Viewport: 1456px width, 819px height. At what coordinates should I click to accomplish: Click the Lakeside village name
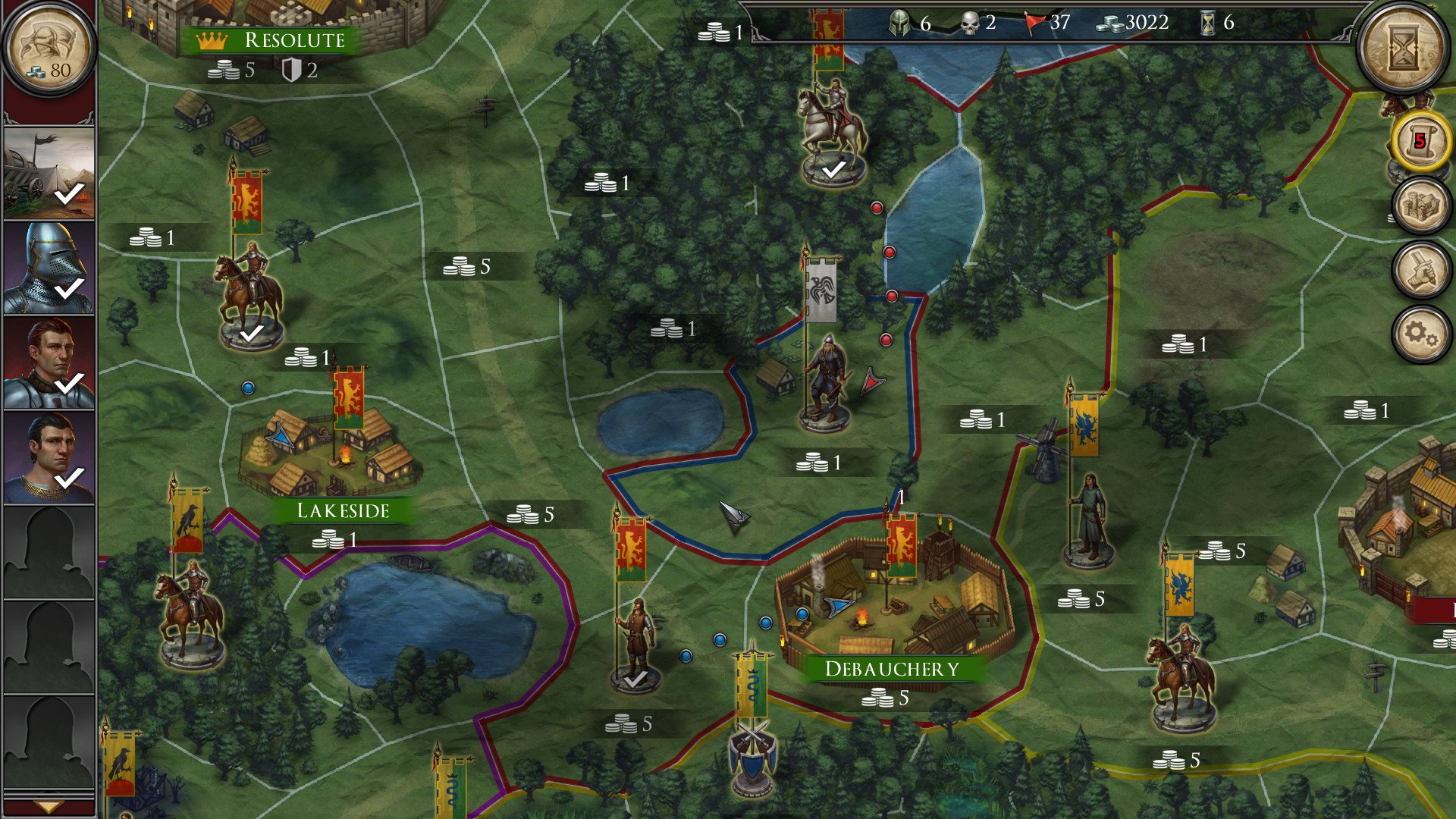pos(345,510)
